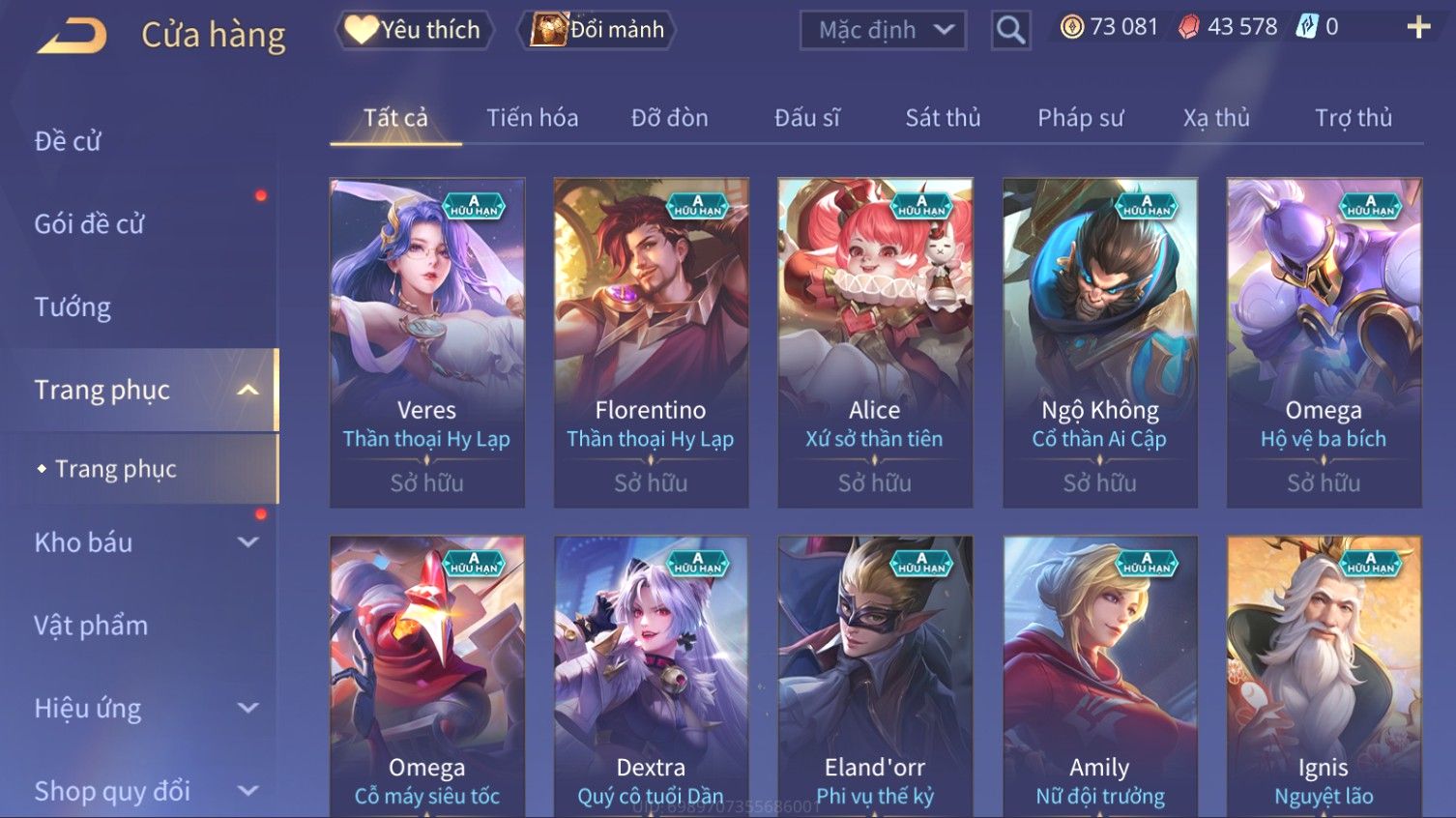Expand the Mặc định sort dropdown
The image size is (1456, 818).
tap(883, 31)
